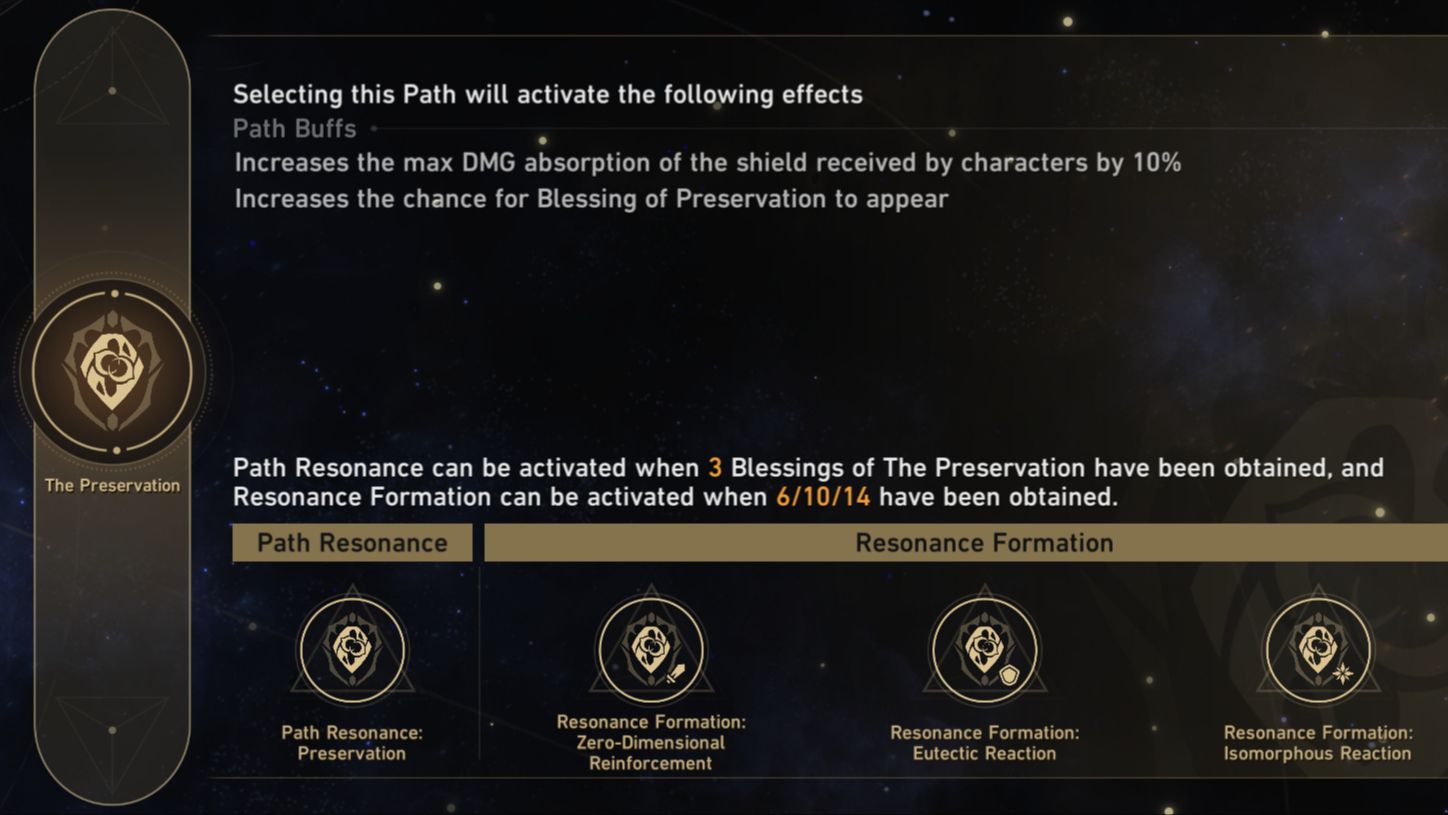Viewport: 1448px width, 815px height.
Task: Expand the Path Buffs section
Action: [294, 128]
